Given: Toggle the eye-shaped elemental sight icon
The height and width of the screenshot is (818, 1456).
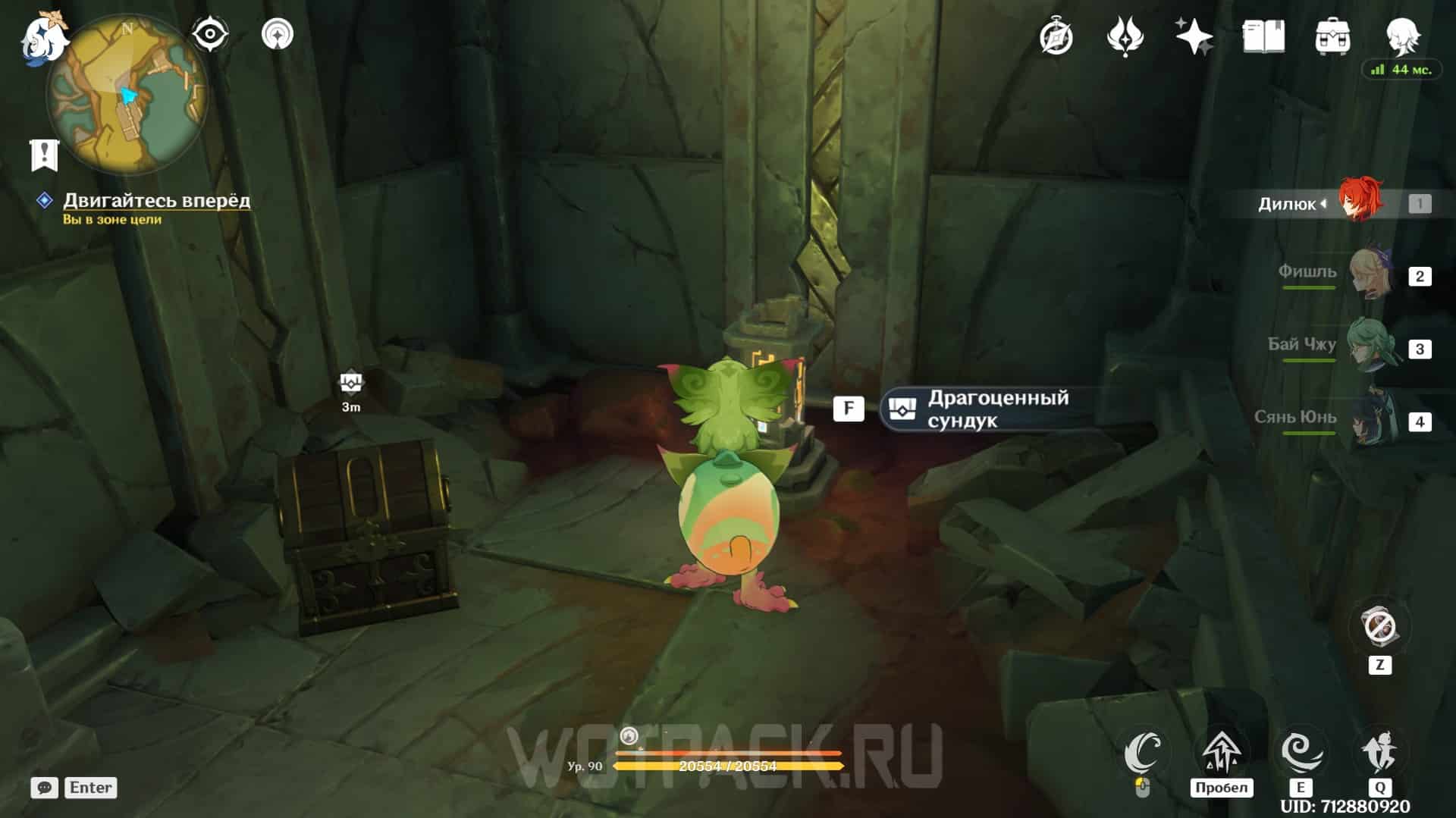Looking at the screenshot, I should (x=210, y=34).
